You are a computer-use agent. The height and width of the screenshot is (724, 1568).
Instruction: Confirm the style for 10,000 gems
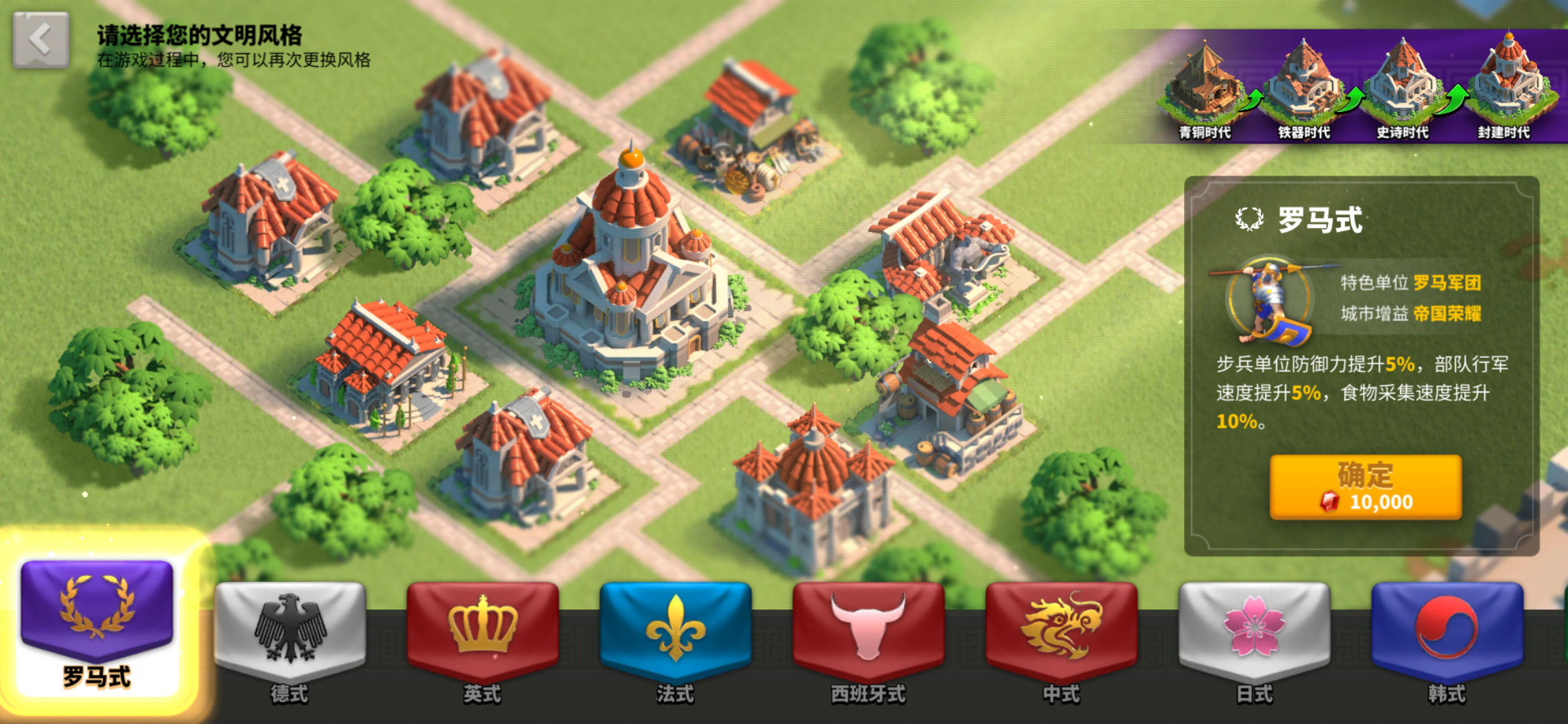(1365, 487)
